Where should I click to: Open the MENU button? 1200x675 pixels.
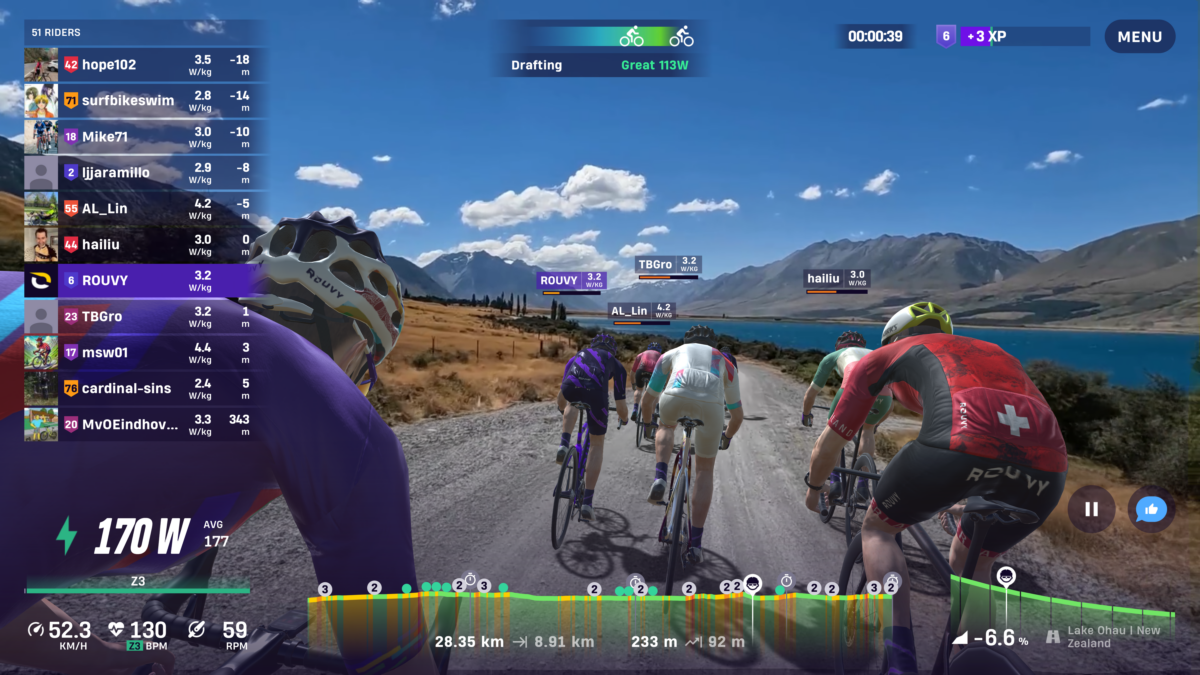click(x=1139, y=37)
